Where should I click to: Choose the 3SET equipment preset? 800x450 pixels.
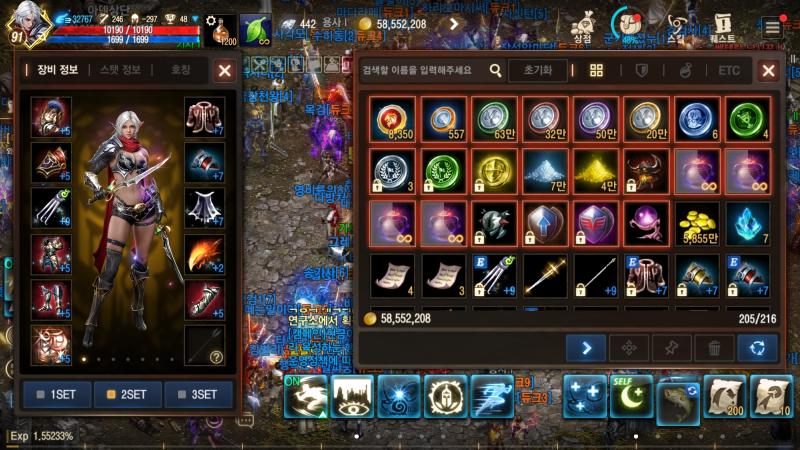click(198, 394)
